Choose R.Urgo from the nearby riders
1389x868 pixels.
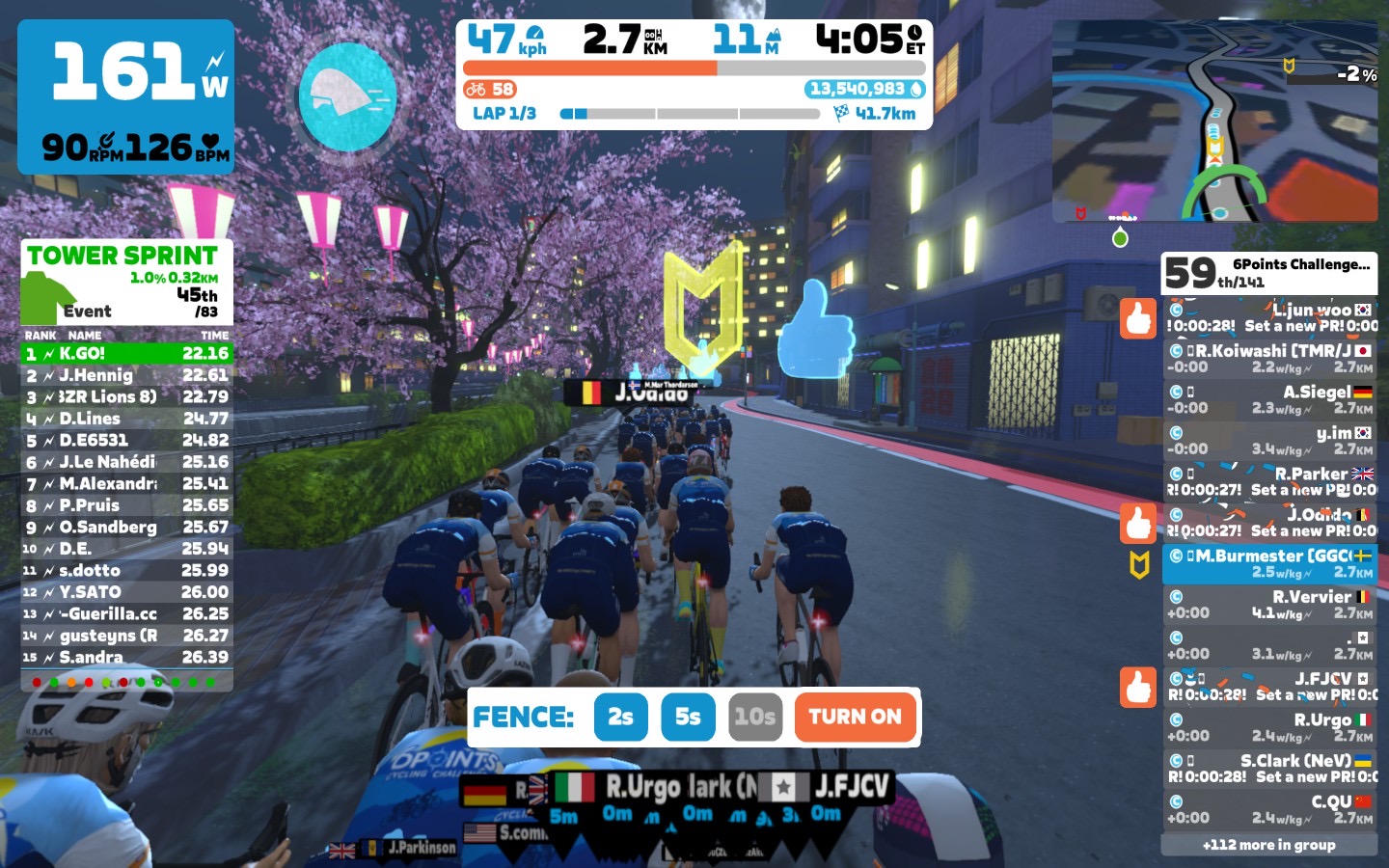(1269, 727)
